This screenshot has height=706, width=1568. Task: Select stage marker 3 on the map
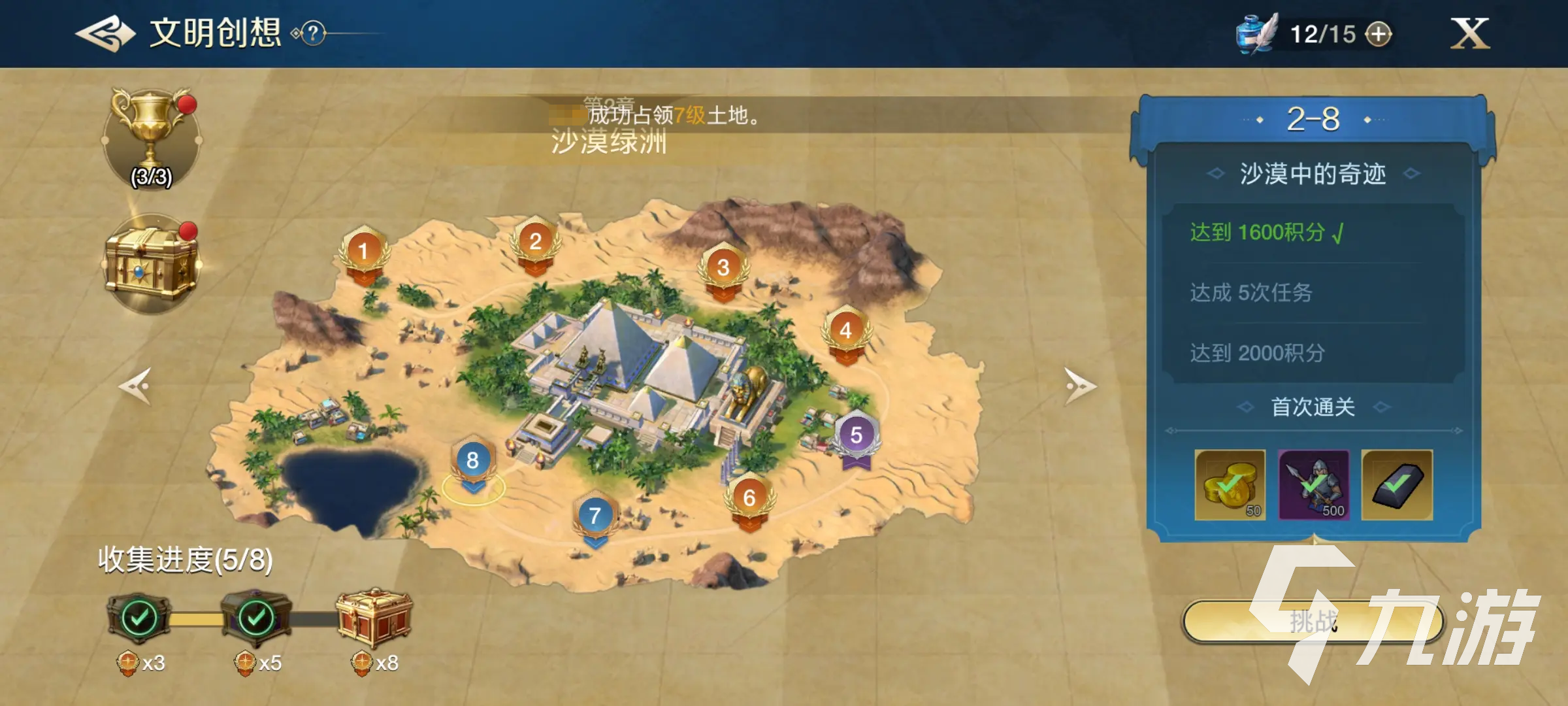[723, 269]
